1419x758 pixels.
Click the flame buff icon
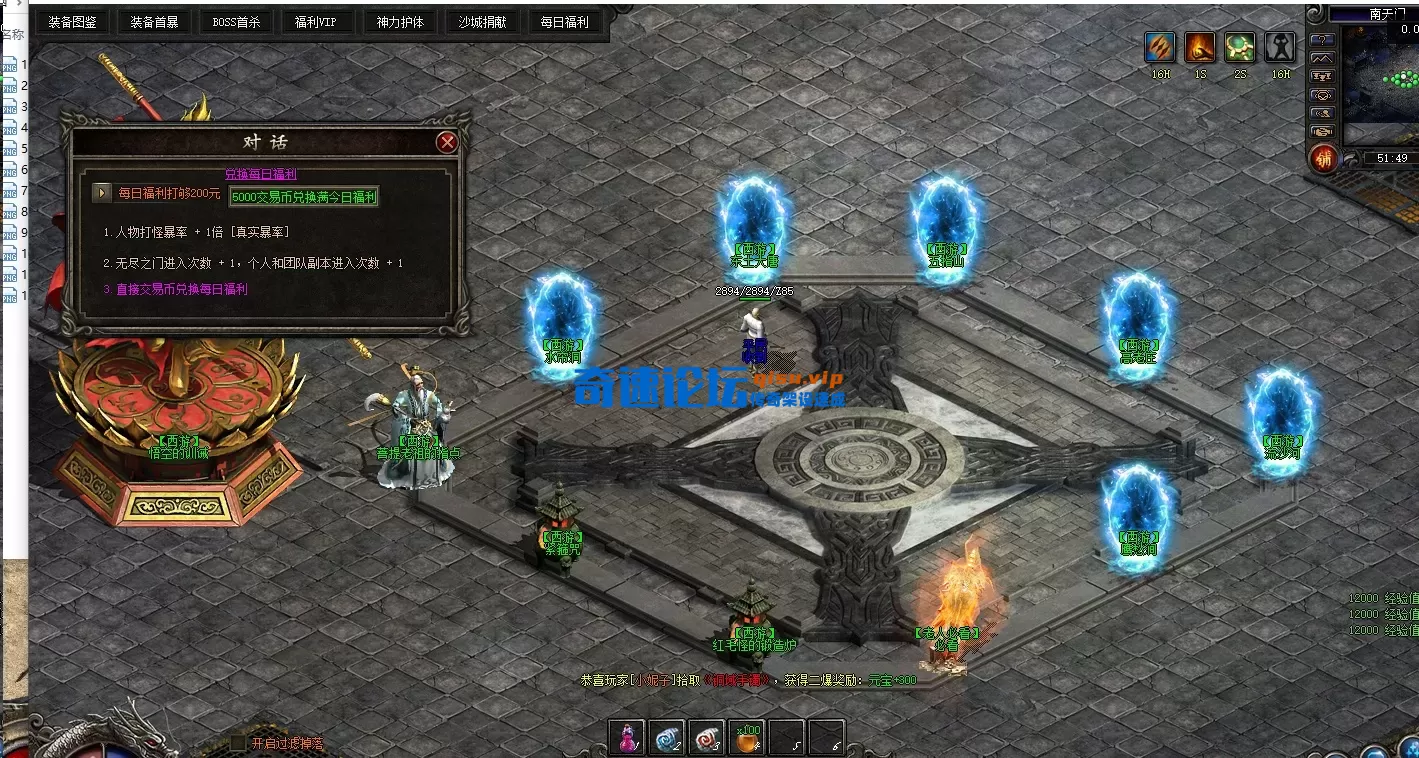pos(1200,47)
